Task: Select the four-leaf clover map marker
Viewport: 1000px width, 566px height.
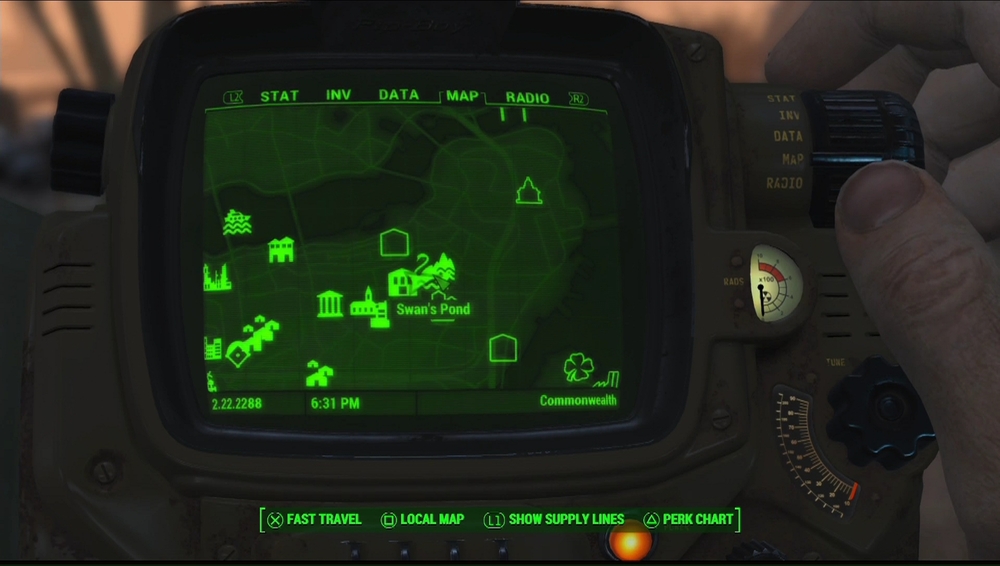Action: tap(578, 367)
